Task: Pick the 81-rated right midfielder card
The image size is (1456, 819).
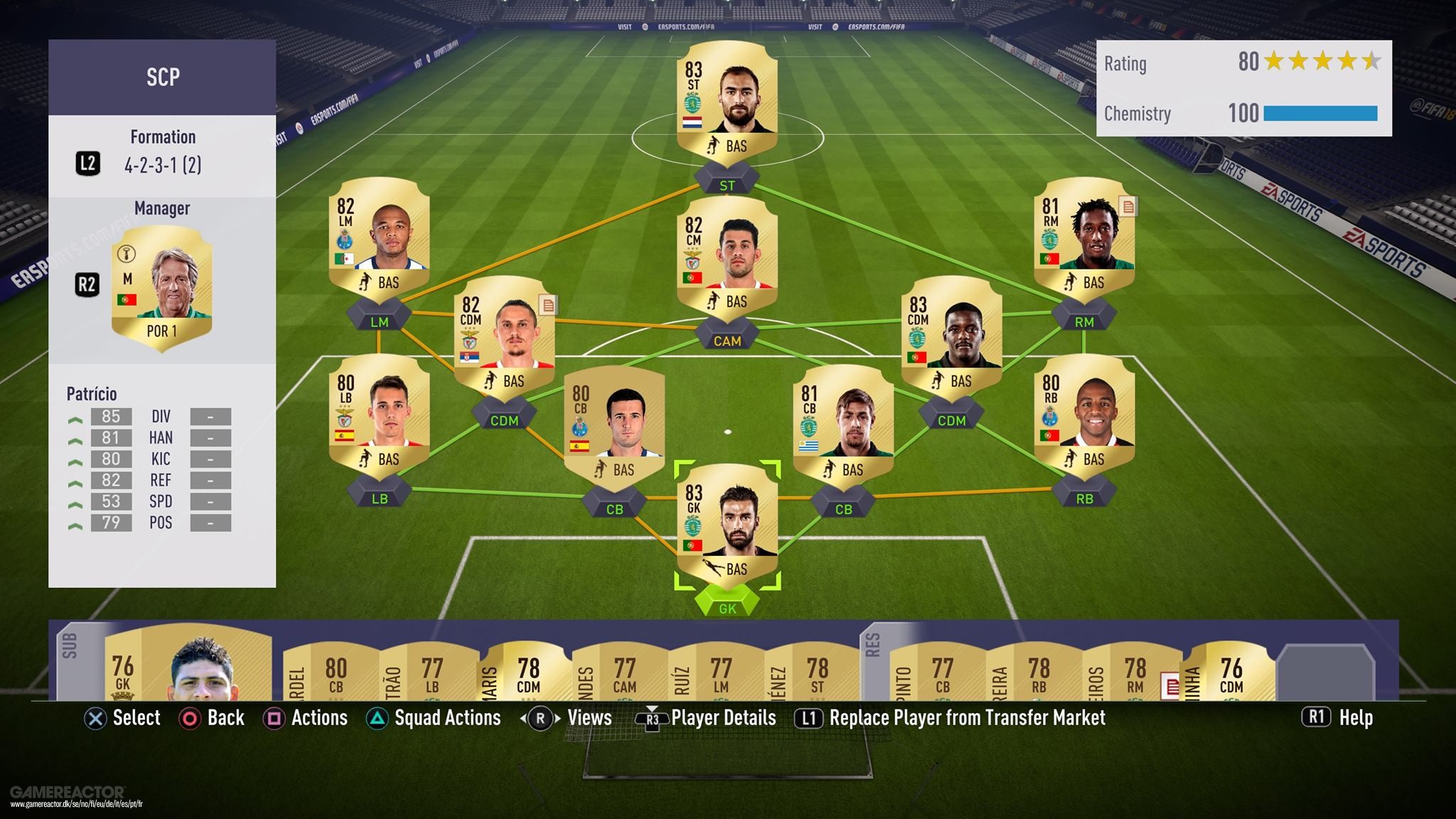Action: point(1083,236)
